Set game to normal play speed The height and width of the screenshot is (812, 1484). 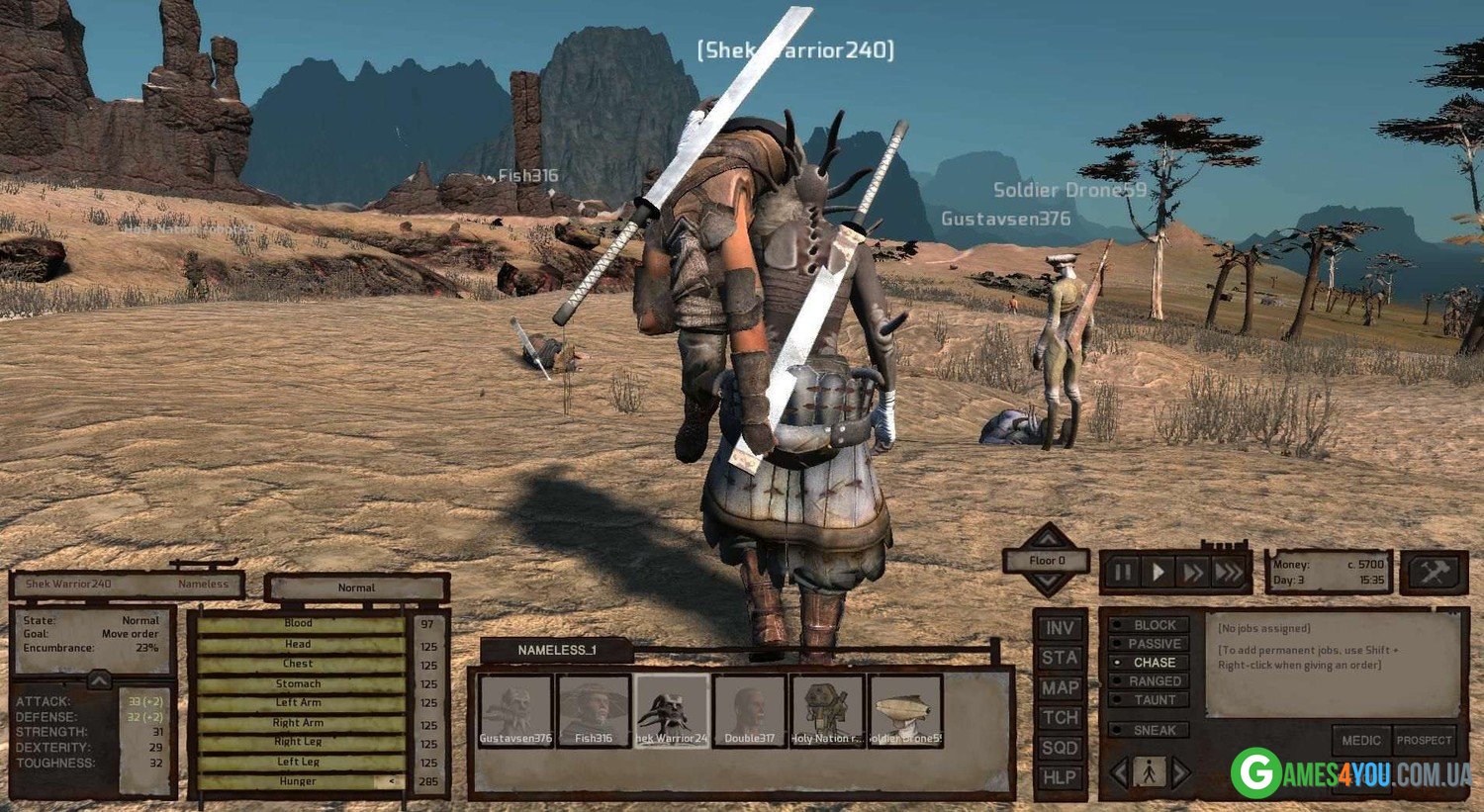coord(1158,573)
